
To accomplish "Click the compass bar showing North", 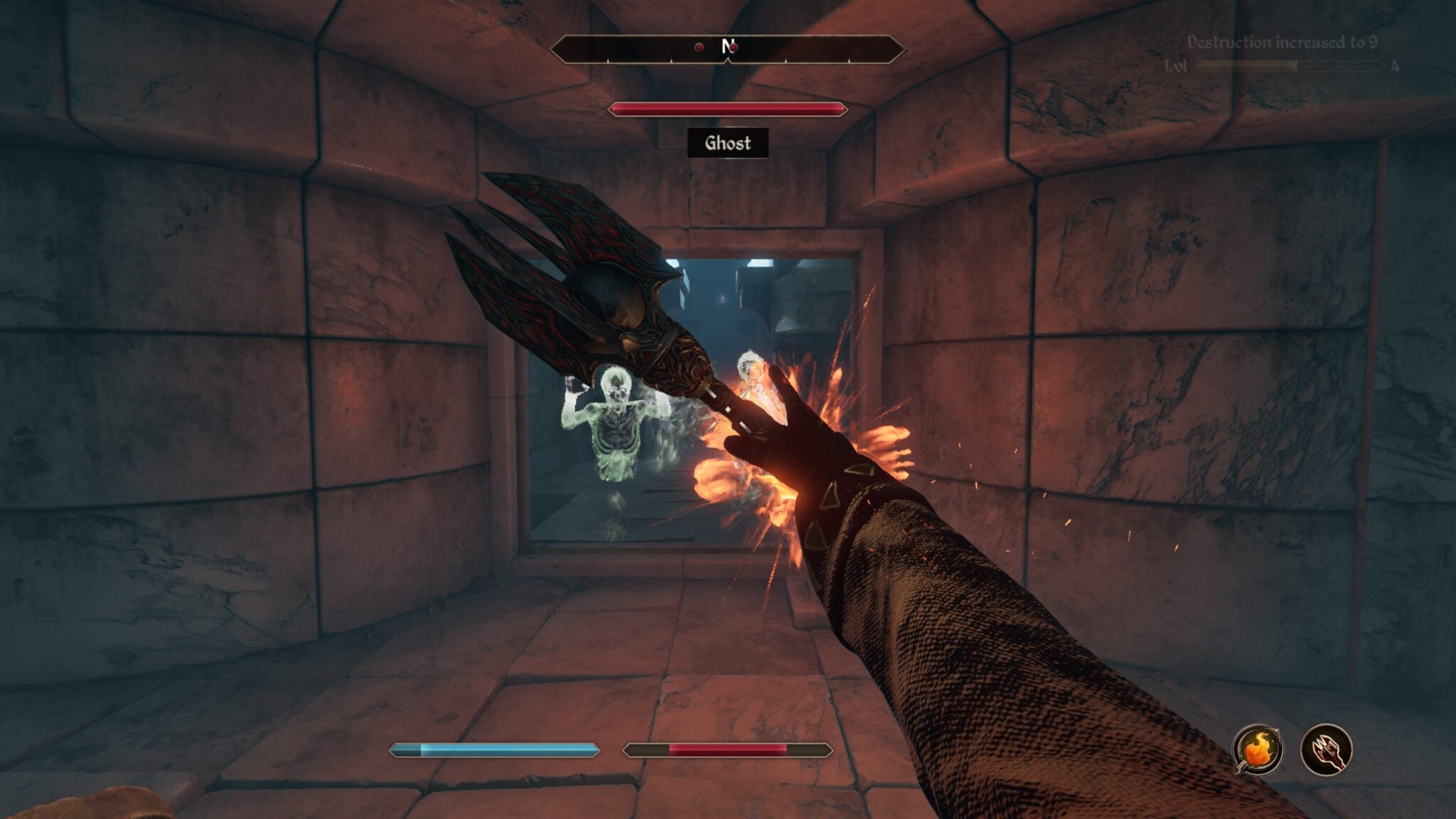I will [727, 48].
